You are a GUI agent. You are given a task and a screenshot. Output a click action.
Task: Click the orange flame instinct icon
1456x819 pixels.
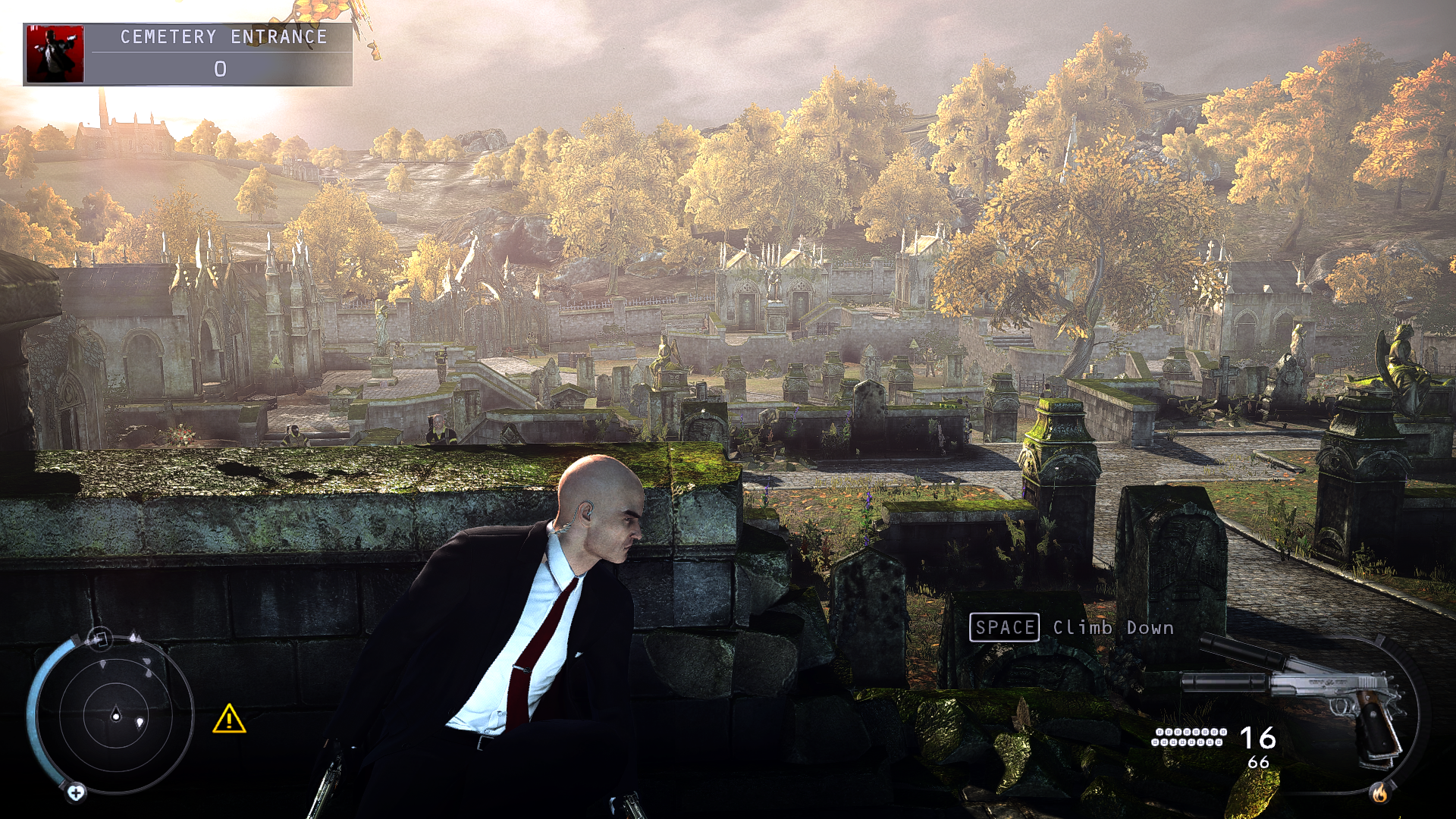pyautogui.click(x=1379, y=792)
